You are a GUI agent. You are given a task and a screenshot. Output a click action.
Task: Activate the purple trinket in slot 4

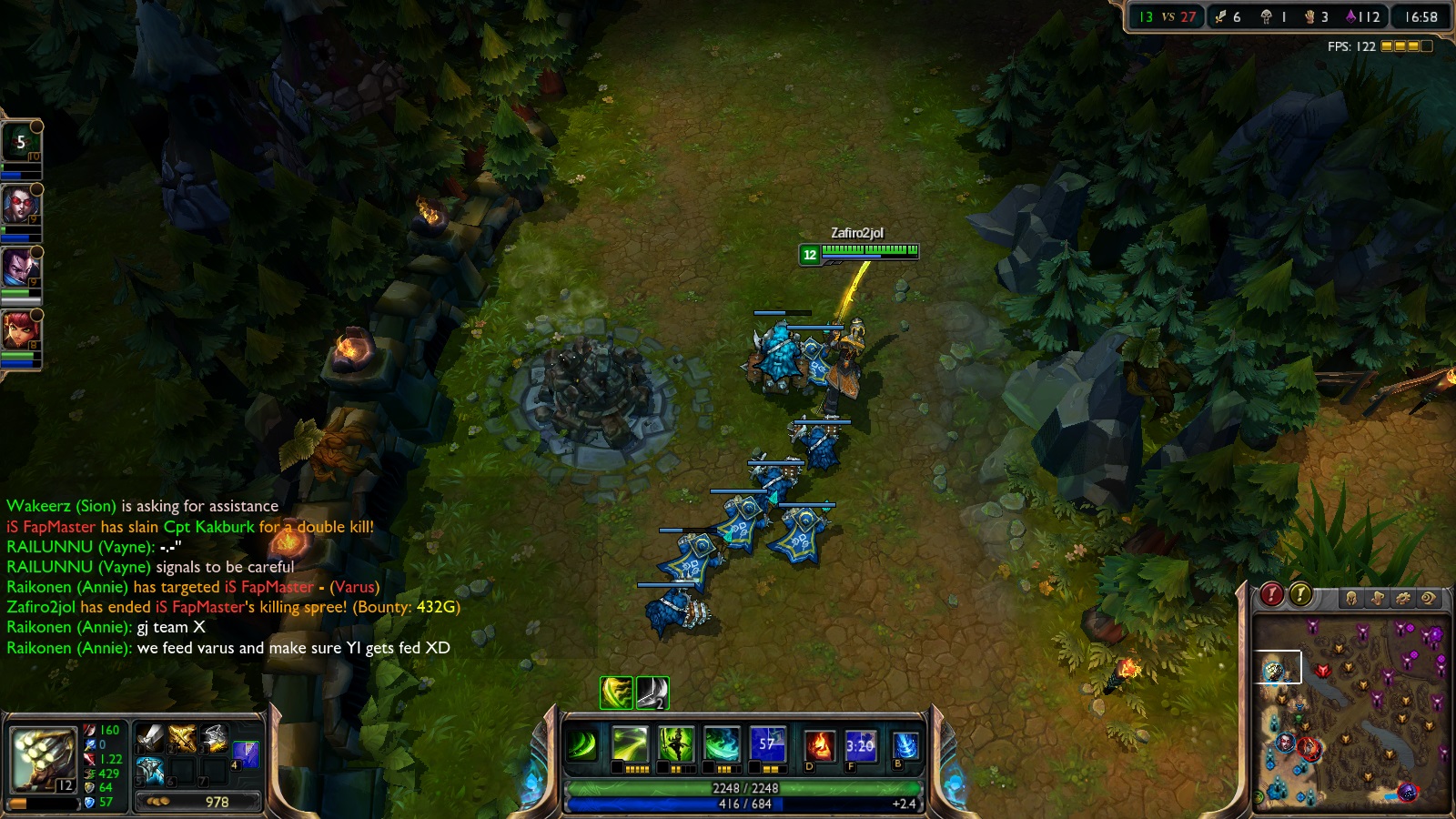246,754
